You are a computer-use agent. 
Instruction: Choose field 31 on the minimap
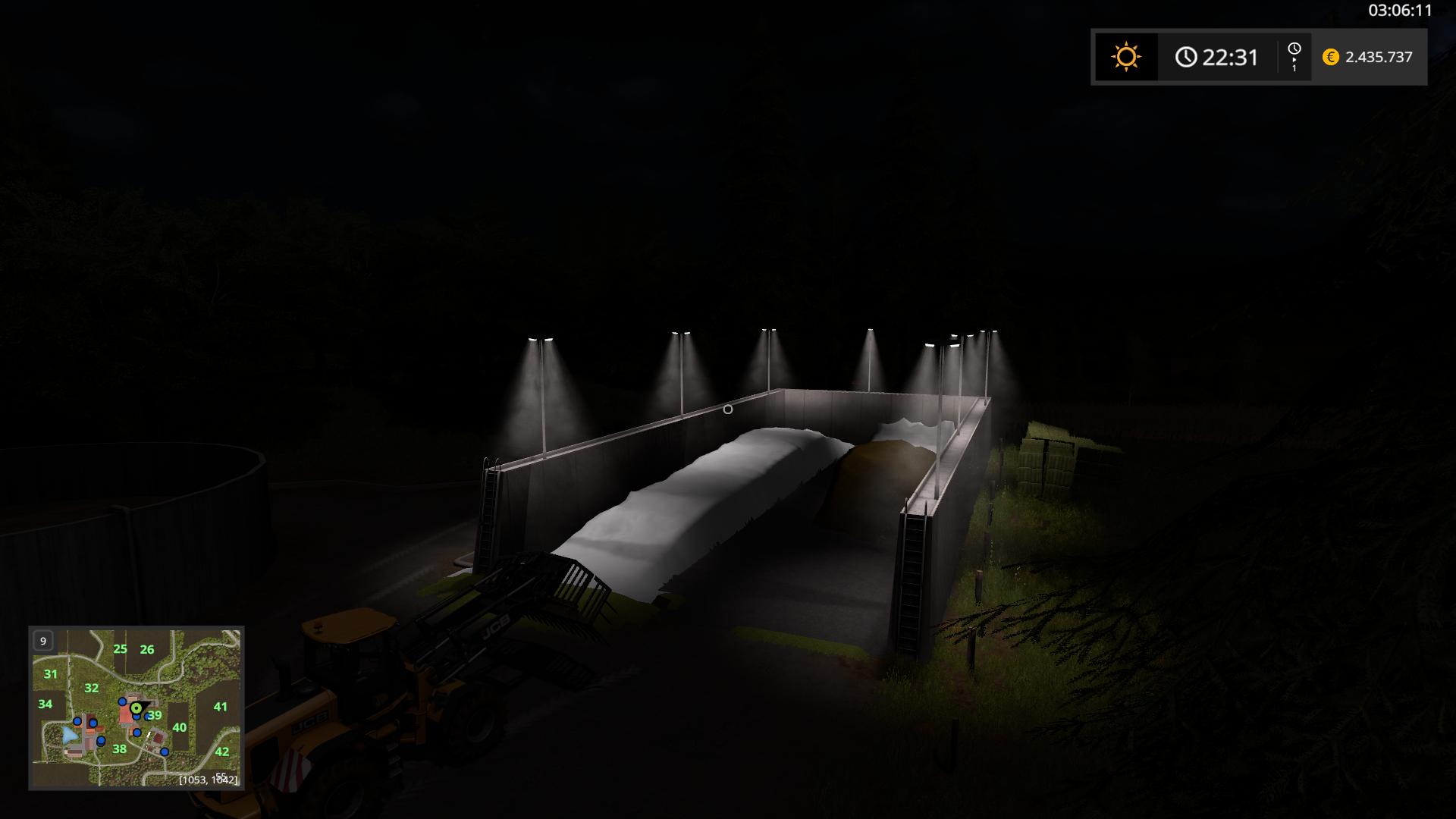[x=51, y=674]
